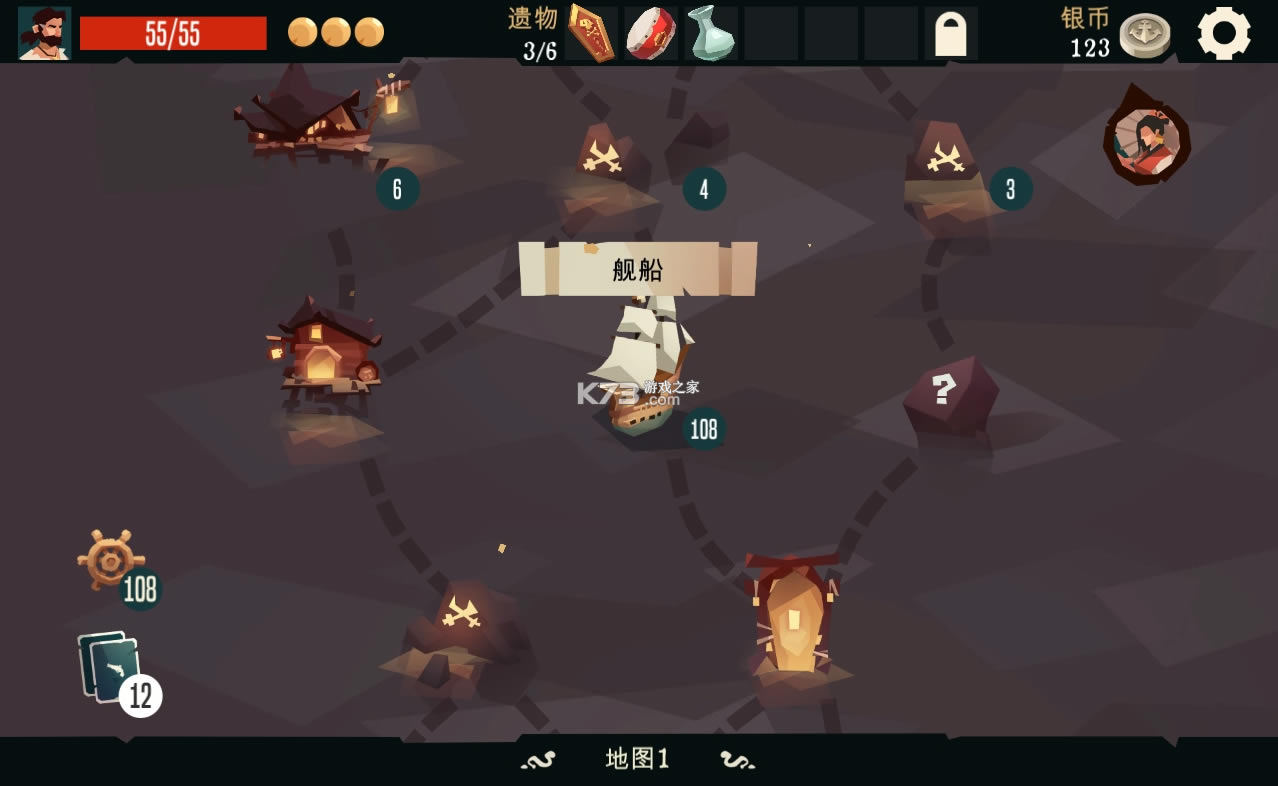Tap the silver coin icon
The width and height of the screenshot is (1278, 786).
pos(1144,36)
